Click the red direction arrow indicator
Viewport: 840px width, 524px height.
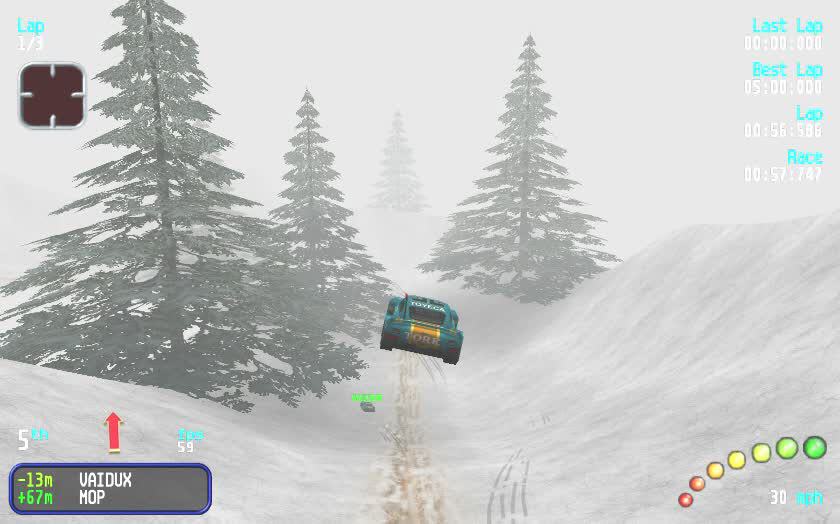point(113,432)
